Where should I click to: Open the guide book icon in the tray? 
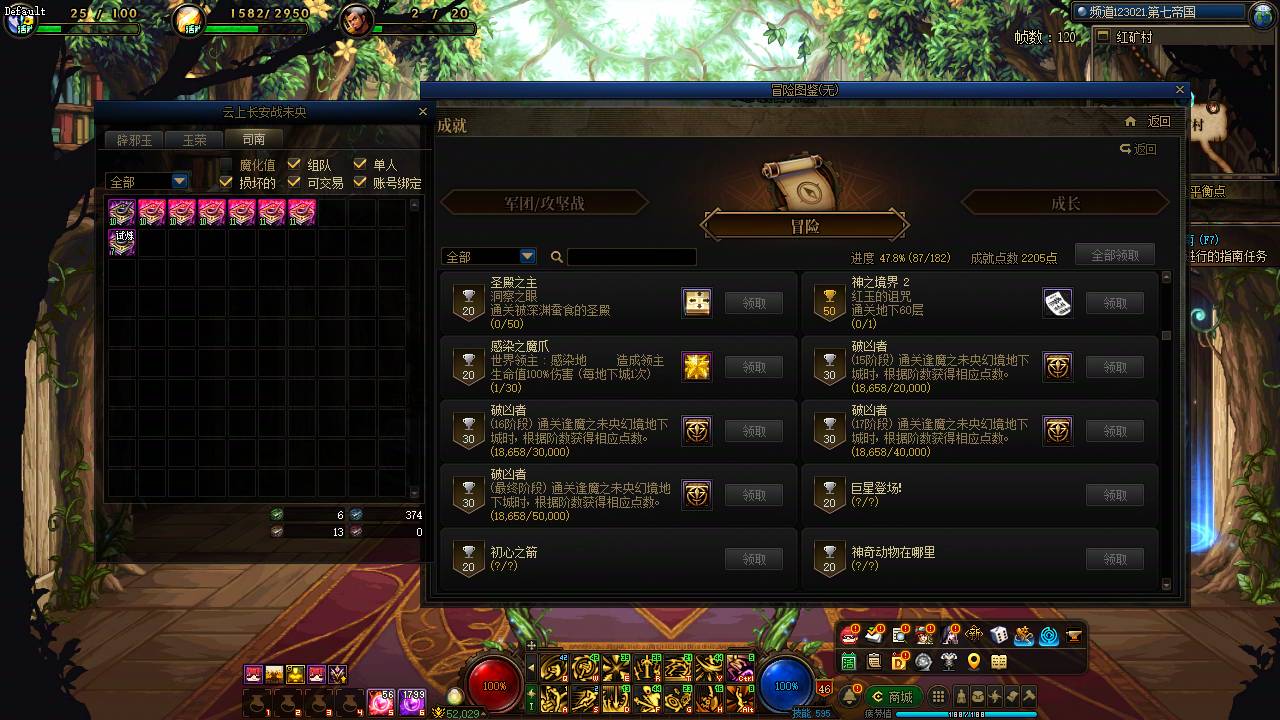997,661
